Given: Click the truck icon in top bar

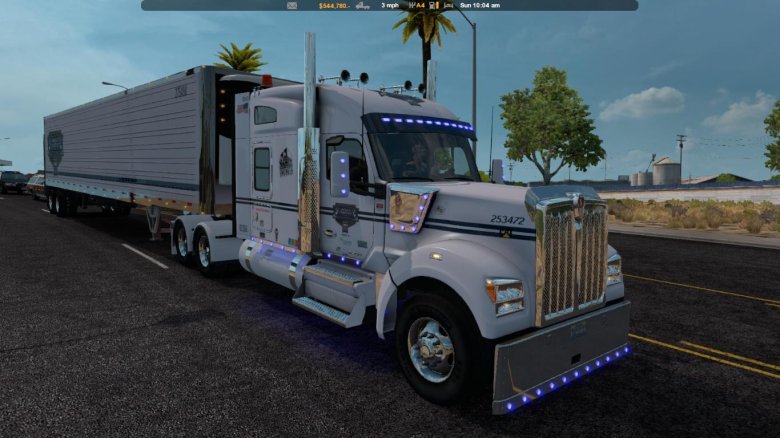Looking at the screenshot, I should pyautogui.click(x=362, y=5).
